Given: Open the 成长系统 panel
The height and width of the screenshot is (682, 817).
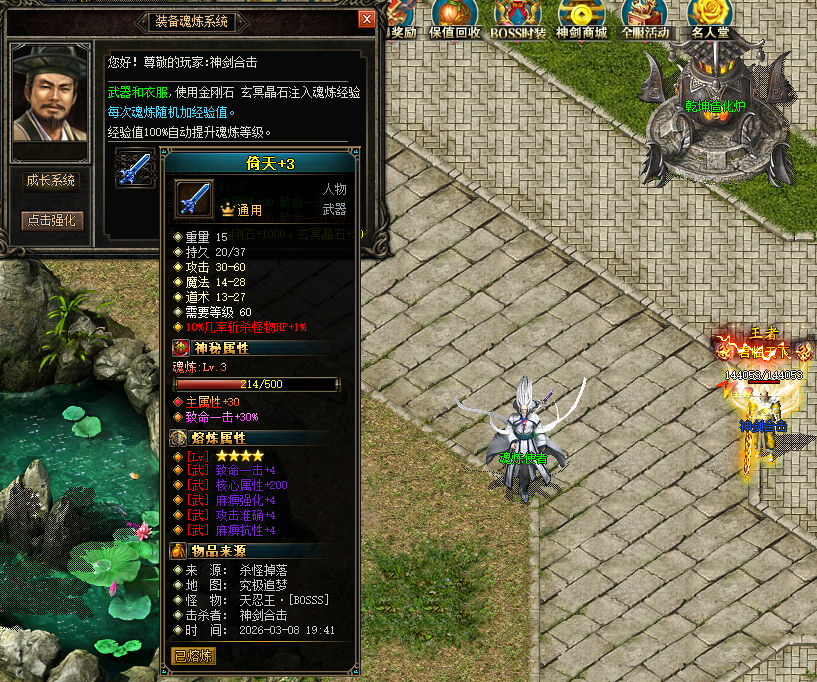Looking at the screenshot, I should pos(51,181).
